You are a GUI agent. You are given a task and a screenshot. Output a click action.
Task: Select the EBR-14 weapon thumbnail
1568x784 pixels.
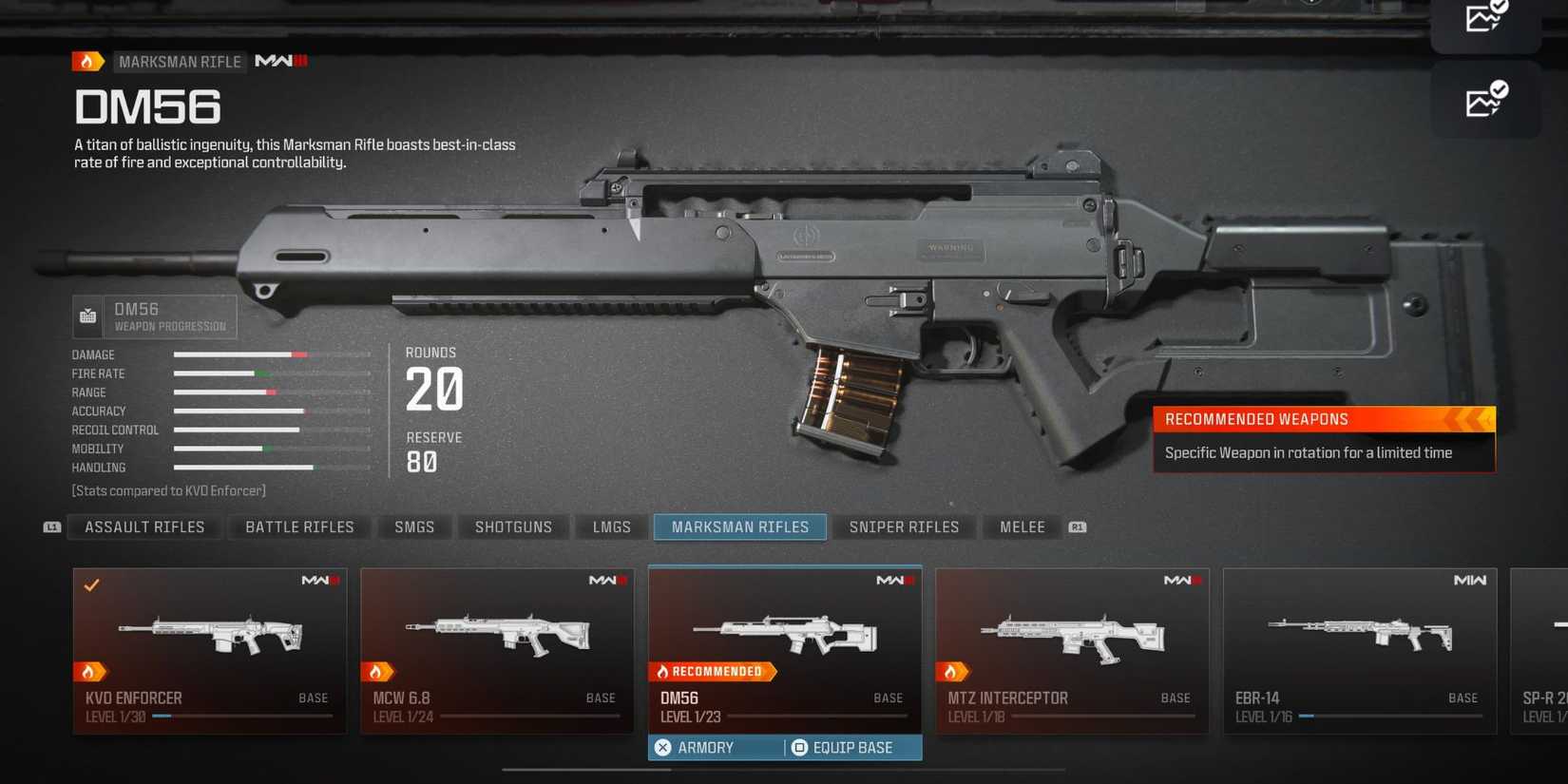coord(1359,632)
